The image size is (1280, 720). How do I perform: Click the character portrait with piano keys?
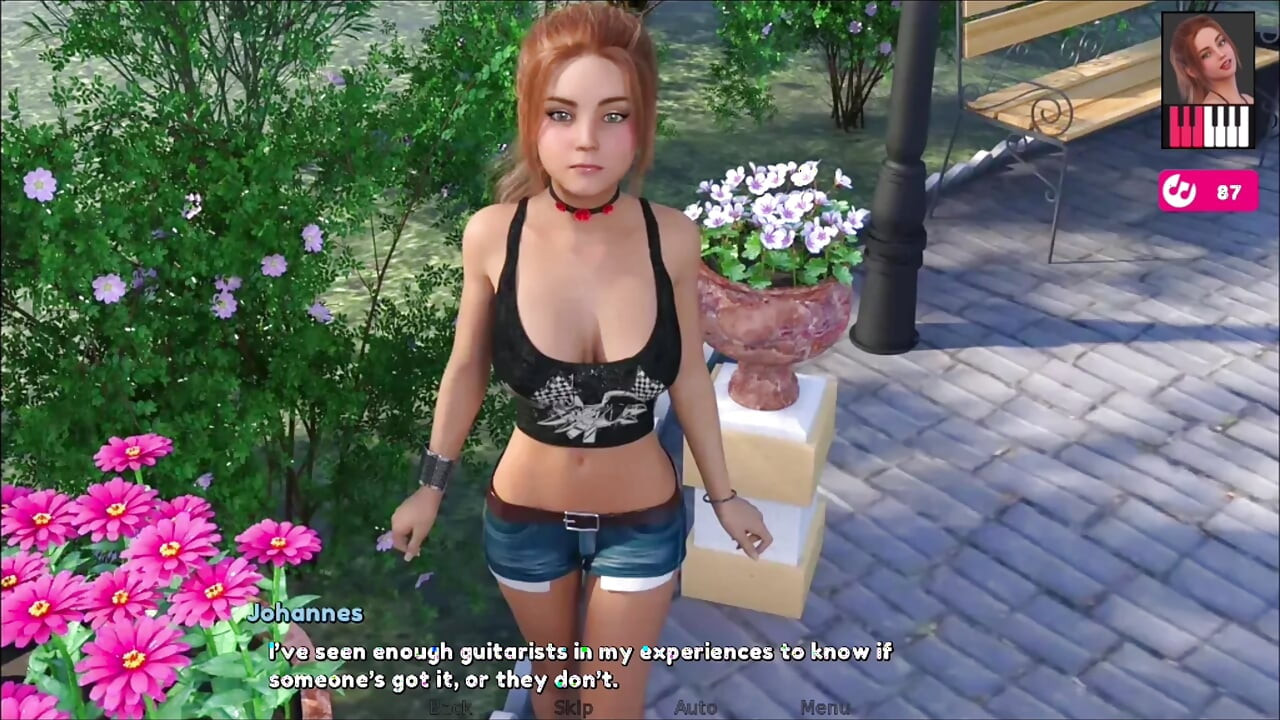pos(1207,80)
